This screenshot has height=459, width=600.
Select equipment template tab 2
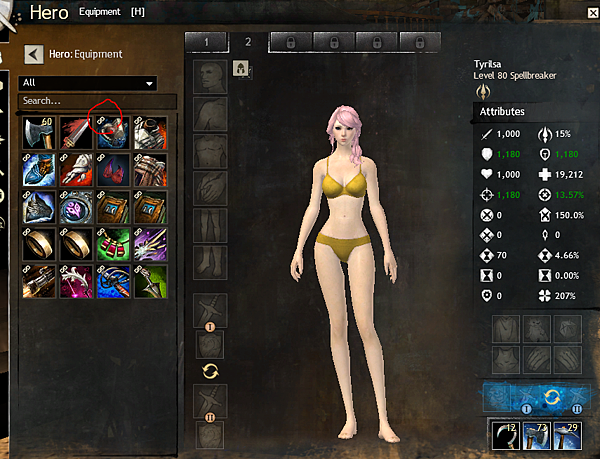click(x=247, y=42)
